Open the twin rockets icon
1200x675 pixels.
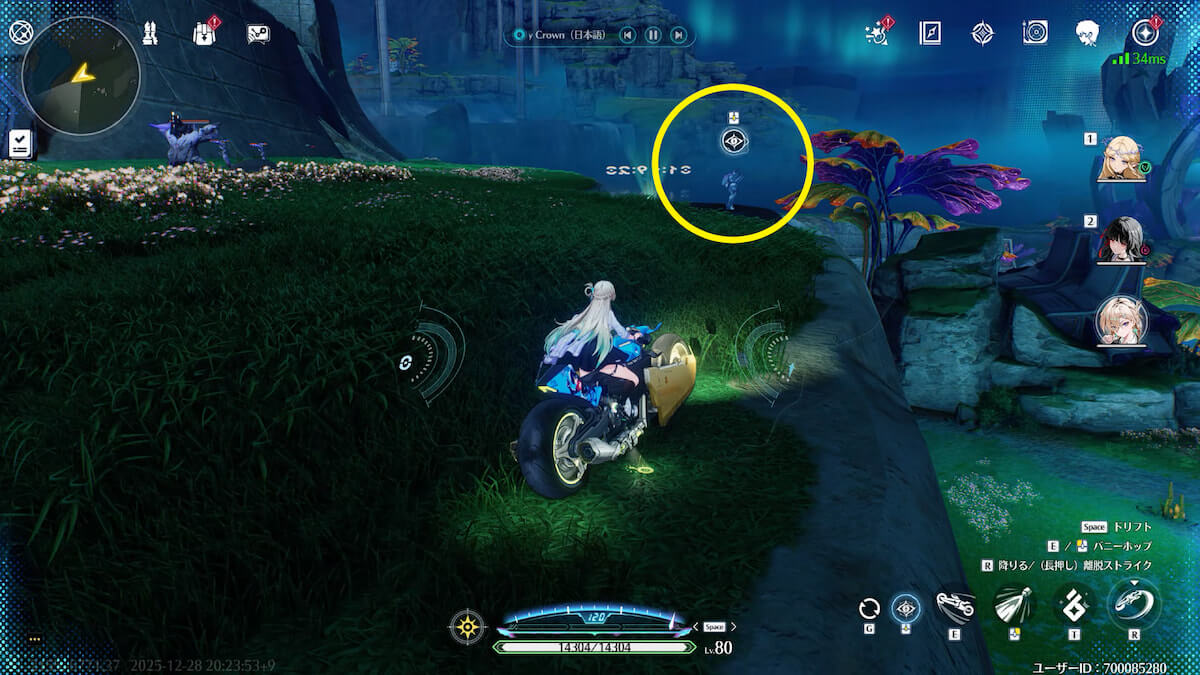[150, 33]
